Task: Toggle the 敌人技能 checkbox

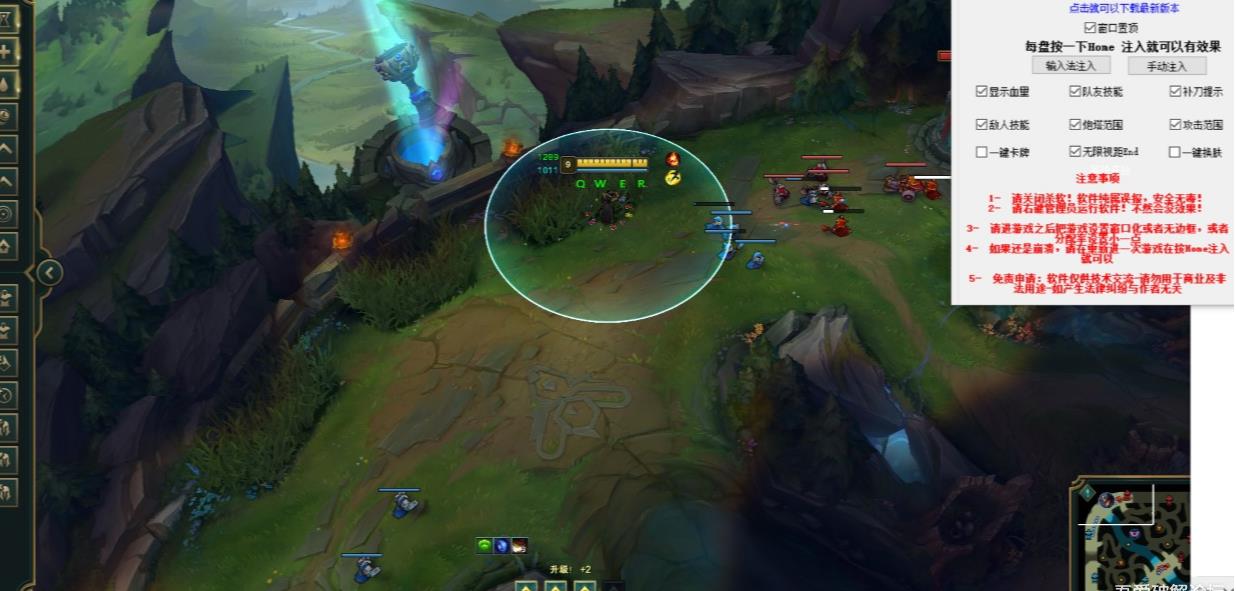Action: click(x=982, y=125)
